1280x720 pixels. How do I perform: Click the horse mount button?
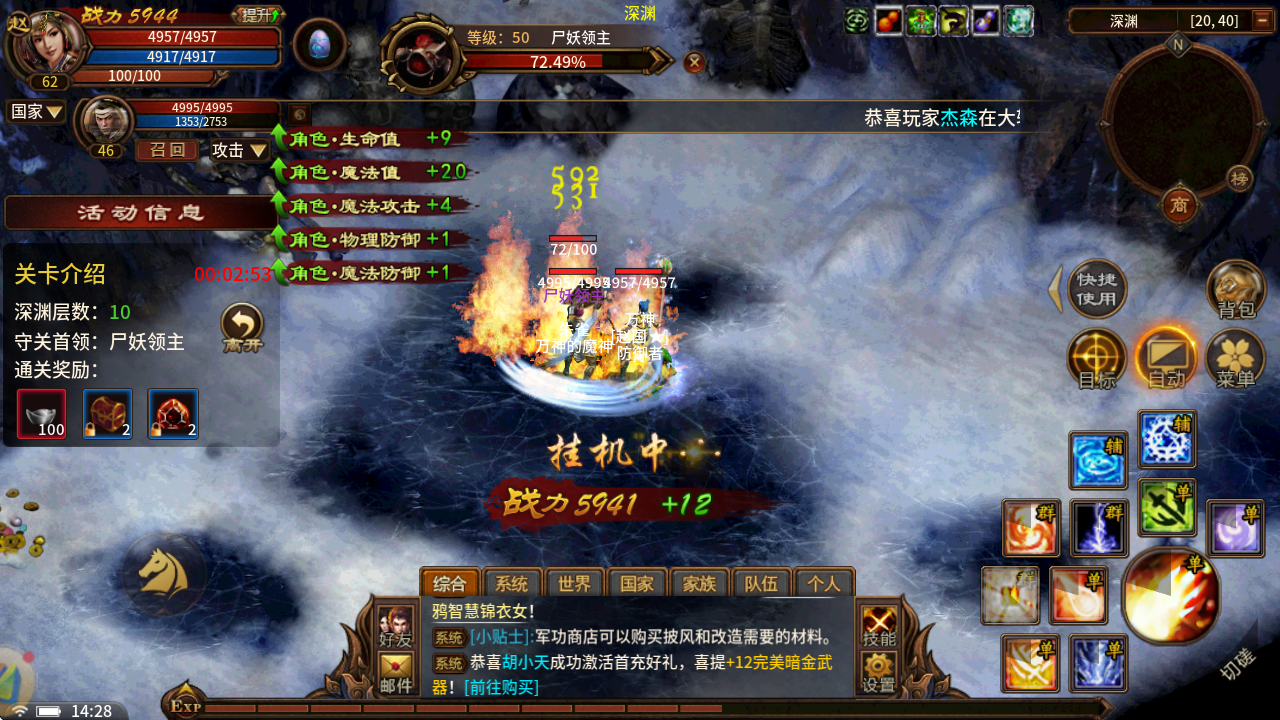click(x=163, y=572)
